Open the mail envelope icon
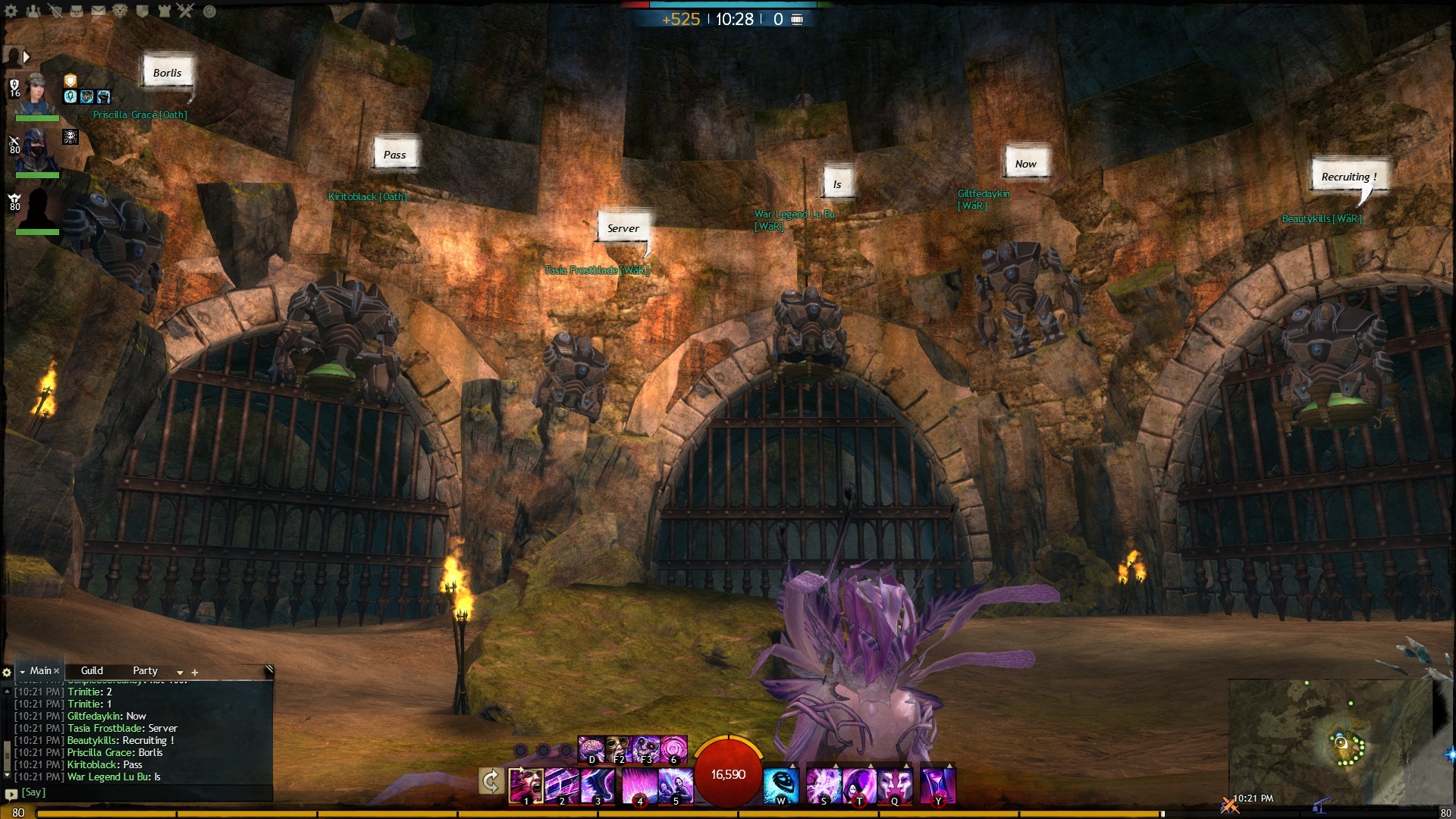Screen dimensions: 1456x819 (x=99, y=11)
